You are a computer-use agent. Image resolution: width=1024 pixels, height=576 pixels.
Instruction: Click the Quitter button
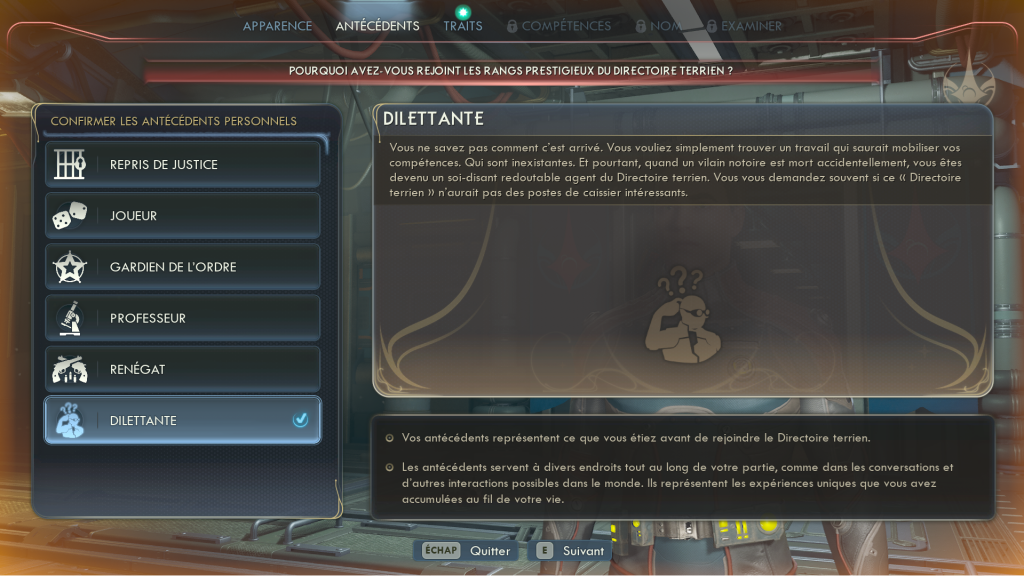click(467, 551)
